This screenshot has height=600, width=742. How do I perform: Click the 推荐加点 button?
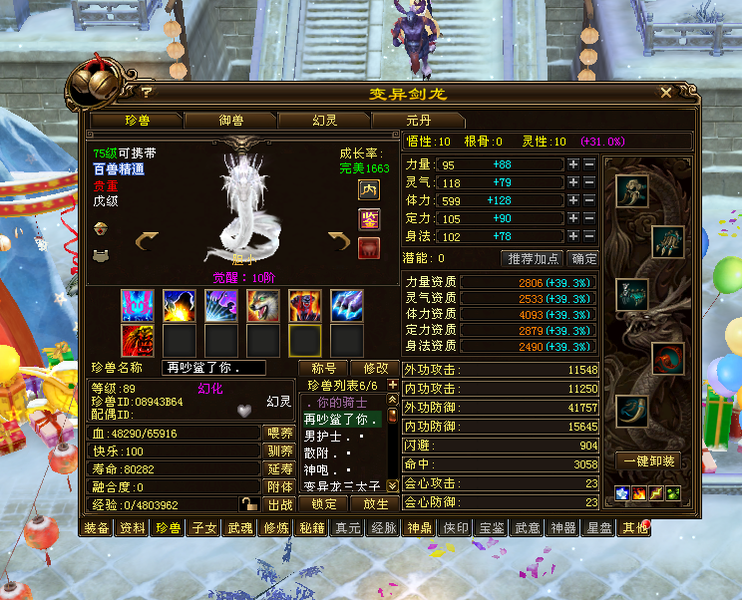[533, 258]
